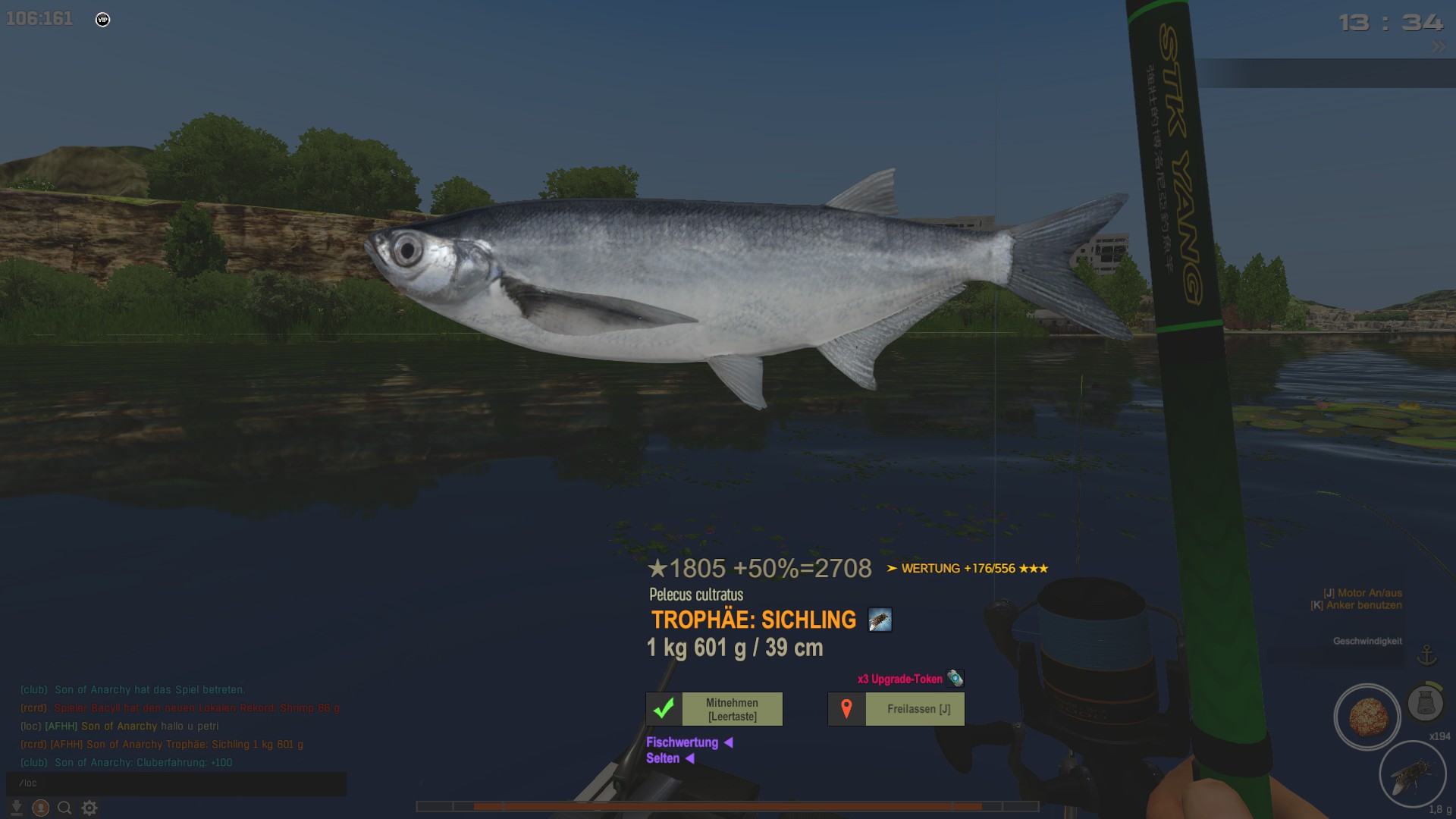Open the keepnet icon

coord(1425,702)
